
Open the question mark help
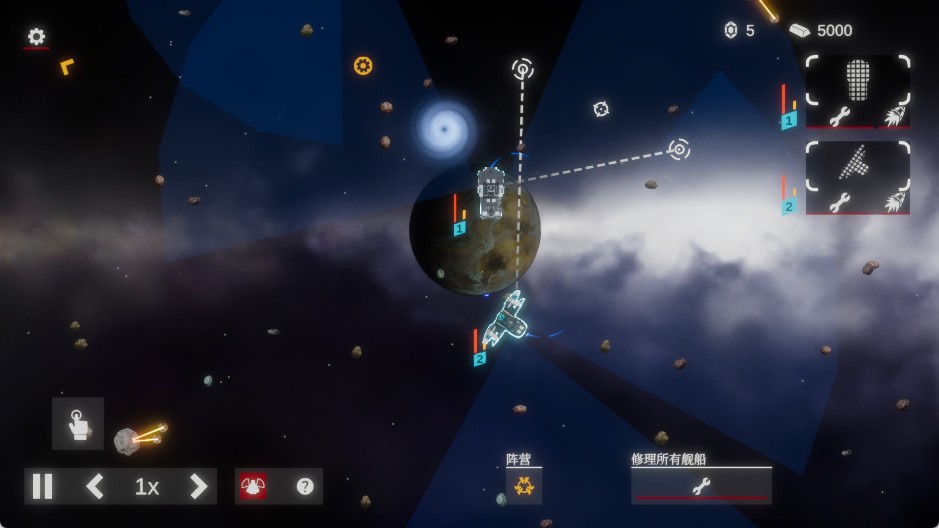coord(305,487)
